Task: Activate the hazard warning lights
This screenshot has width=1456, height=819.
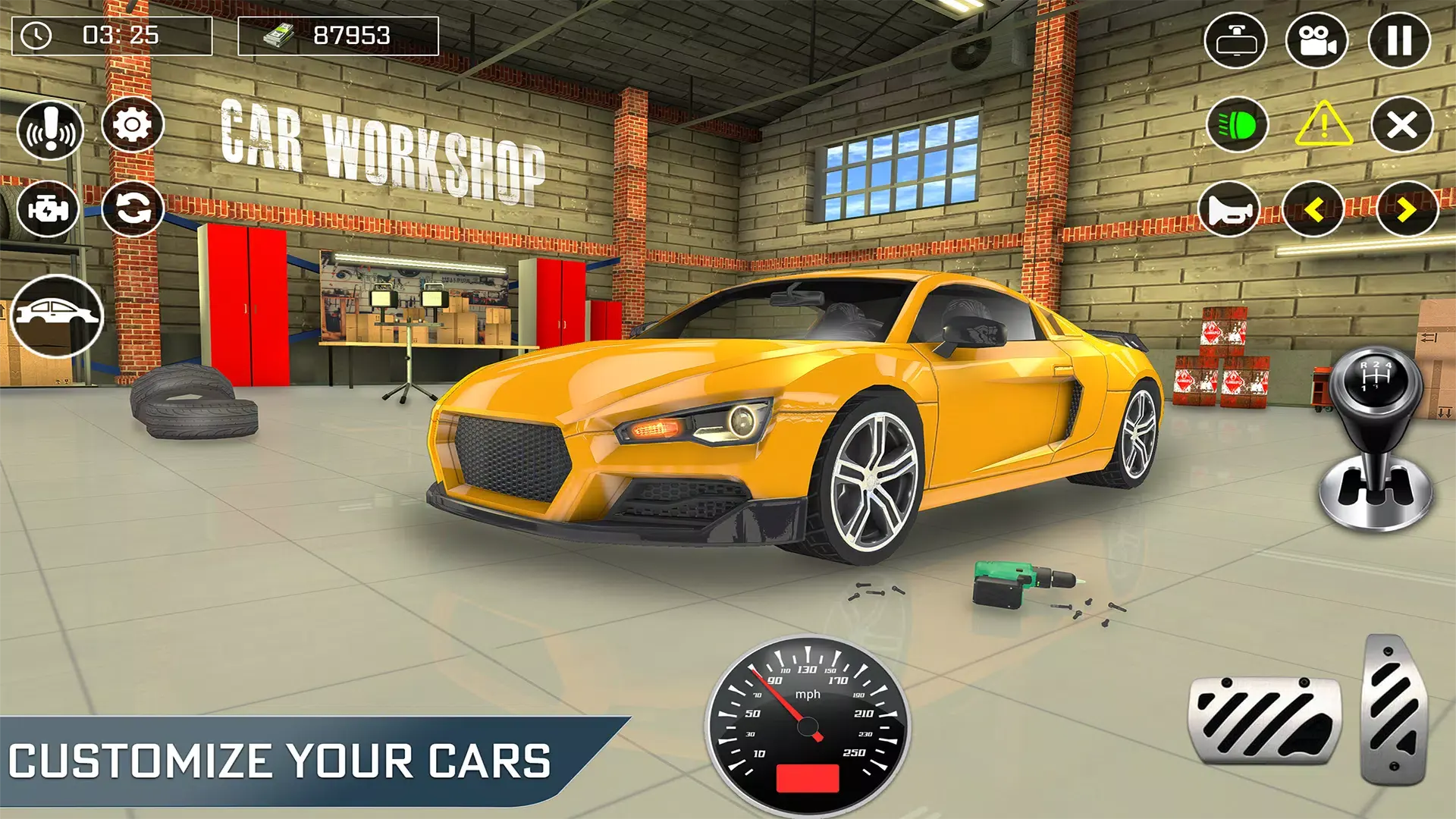Action: (1323, 124)
